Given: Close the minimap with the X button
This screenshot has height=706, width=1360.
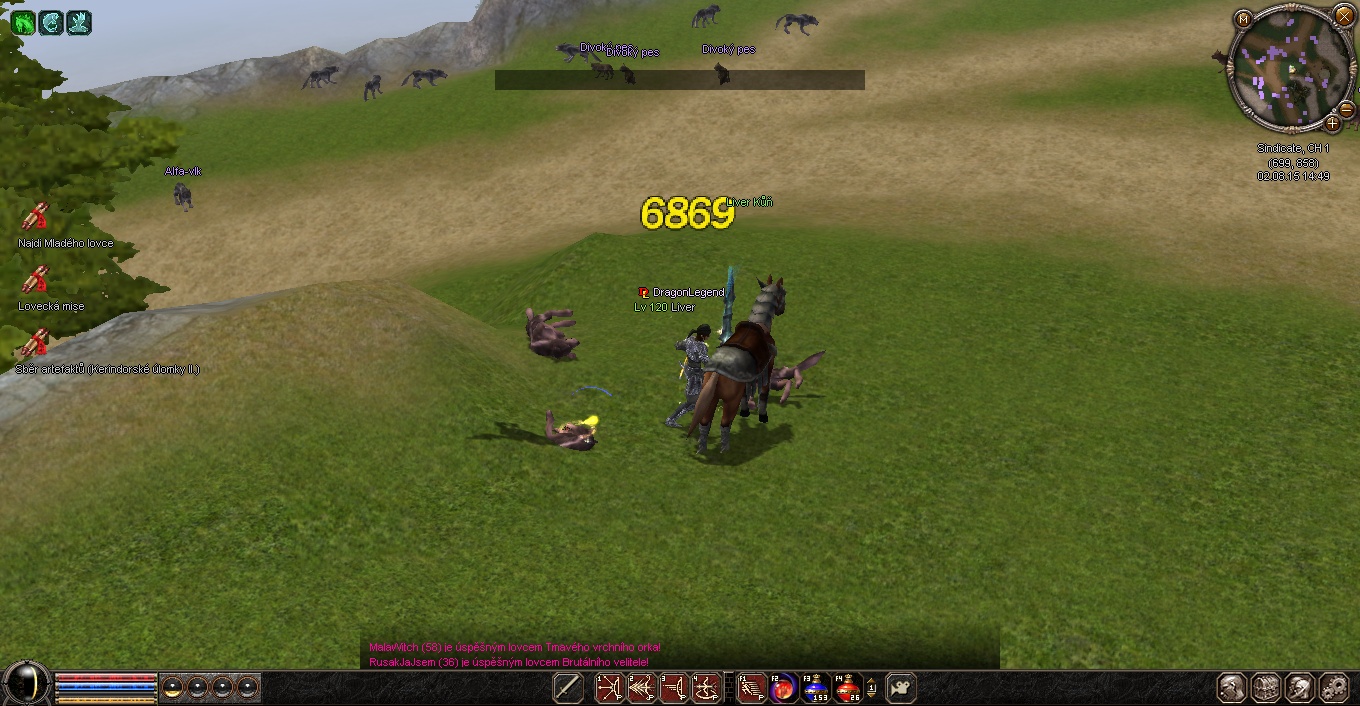Looking at the screenshot, I should click(x=1344, y=17).
